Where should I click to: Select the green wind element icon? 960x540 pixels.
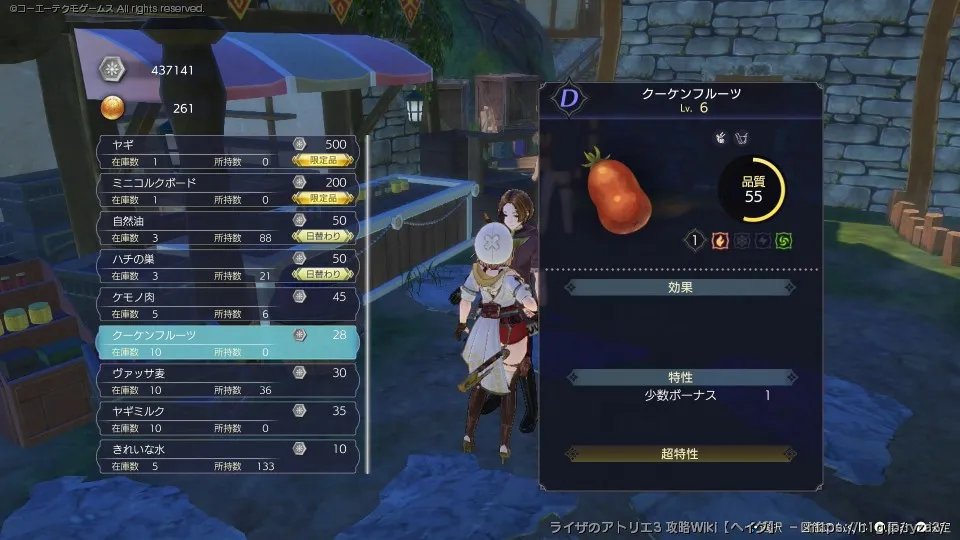[x=787, y=240]
